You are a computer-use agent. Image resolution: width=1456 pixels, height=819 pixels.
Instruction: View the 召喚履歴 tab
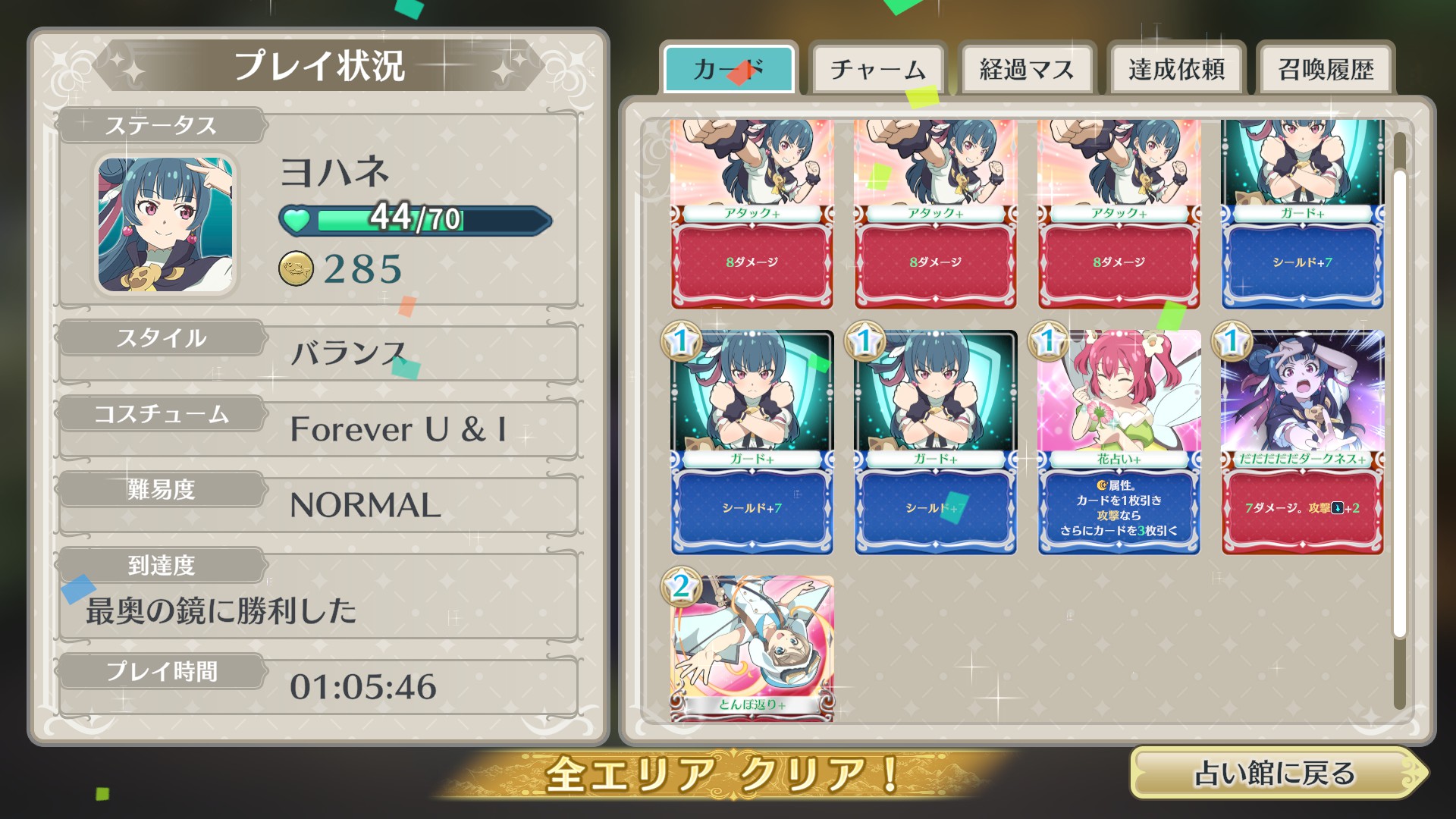[1325, 70]
